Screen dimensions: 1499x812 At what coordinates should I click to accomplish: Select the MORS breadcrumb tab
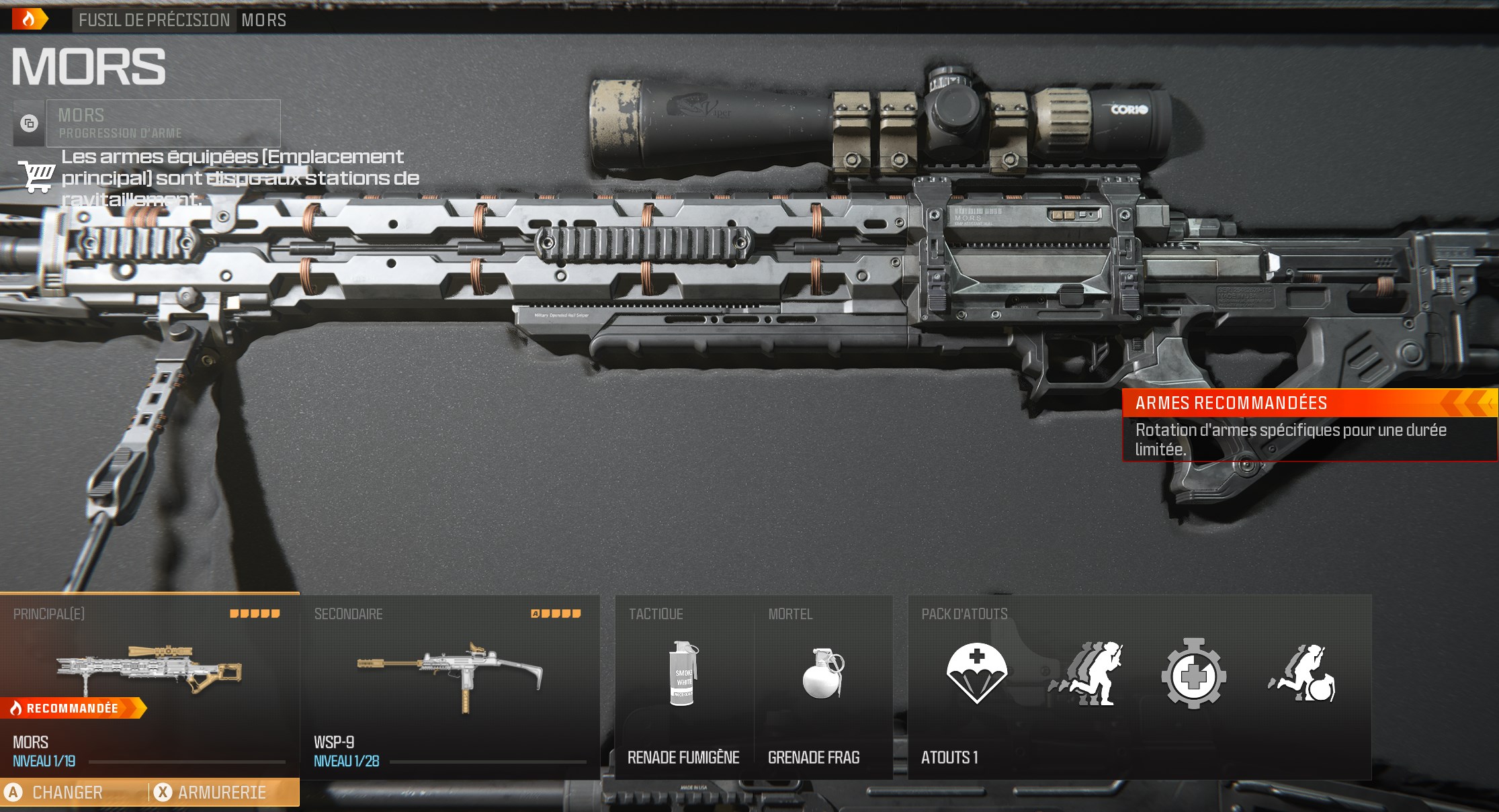(x=263, y=20)
